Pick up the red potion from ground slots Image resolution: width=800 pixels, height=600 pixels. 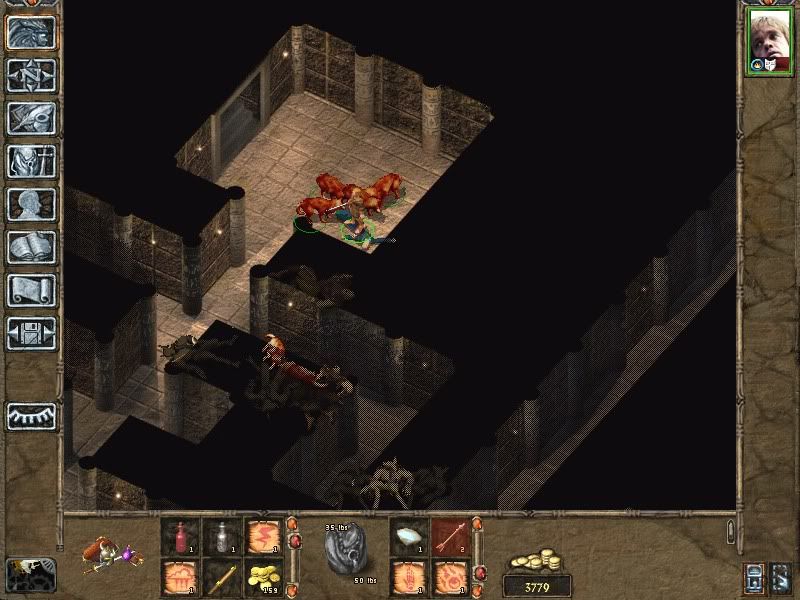tap(180, 537)
